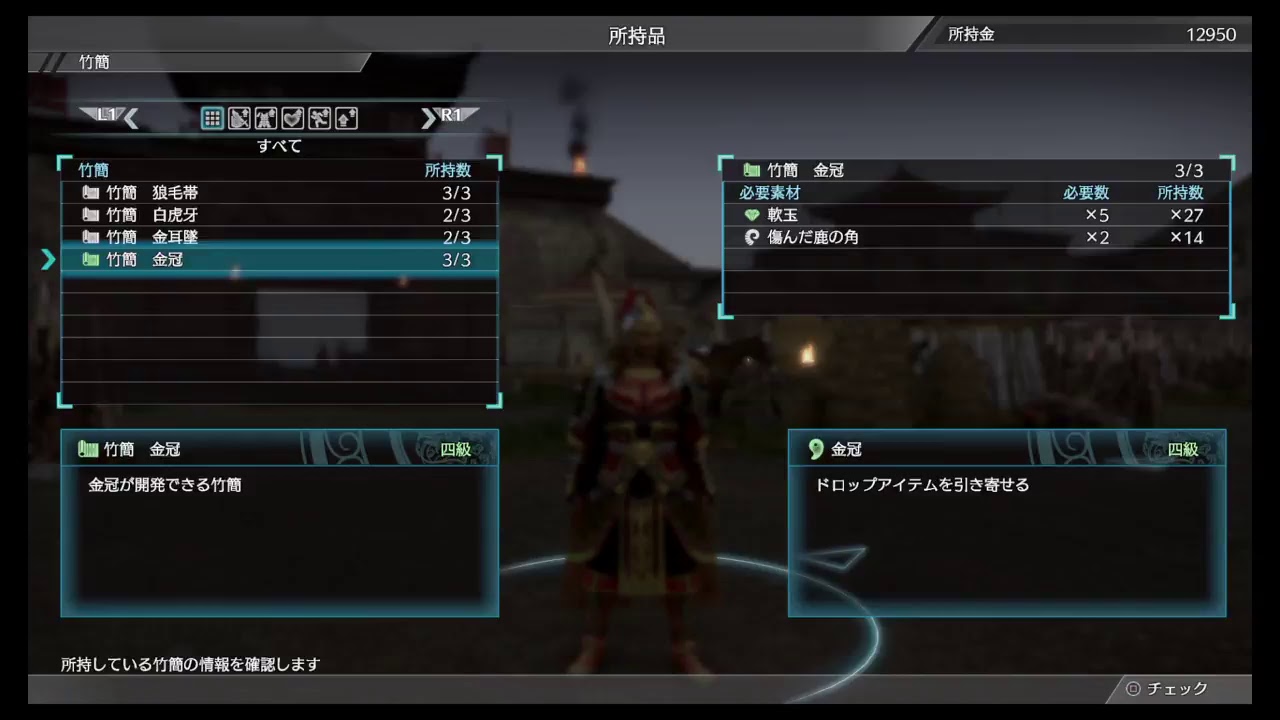Open the 所持品 header tab
The width and height of the screenshot is (1280, 720).
point(636,34)
